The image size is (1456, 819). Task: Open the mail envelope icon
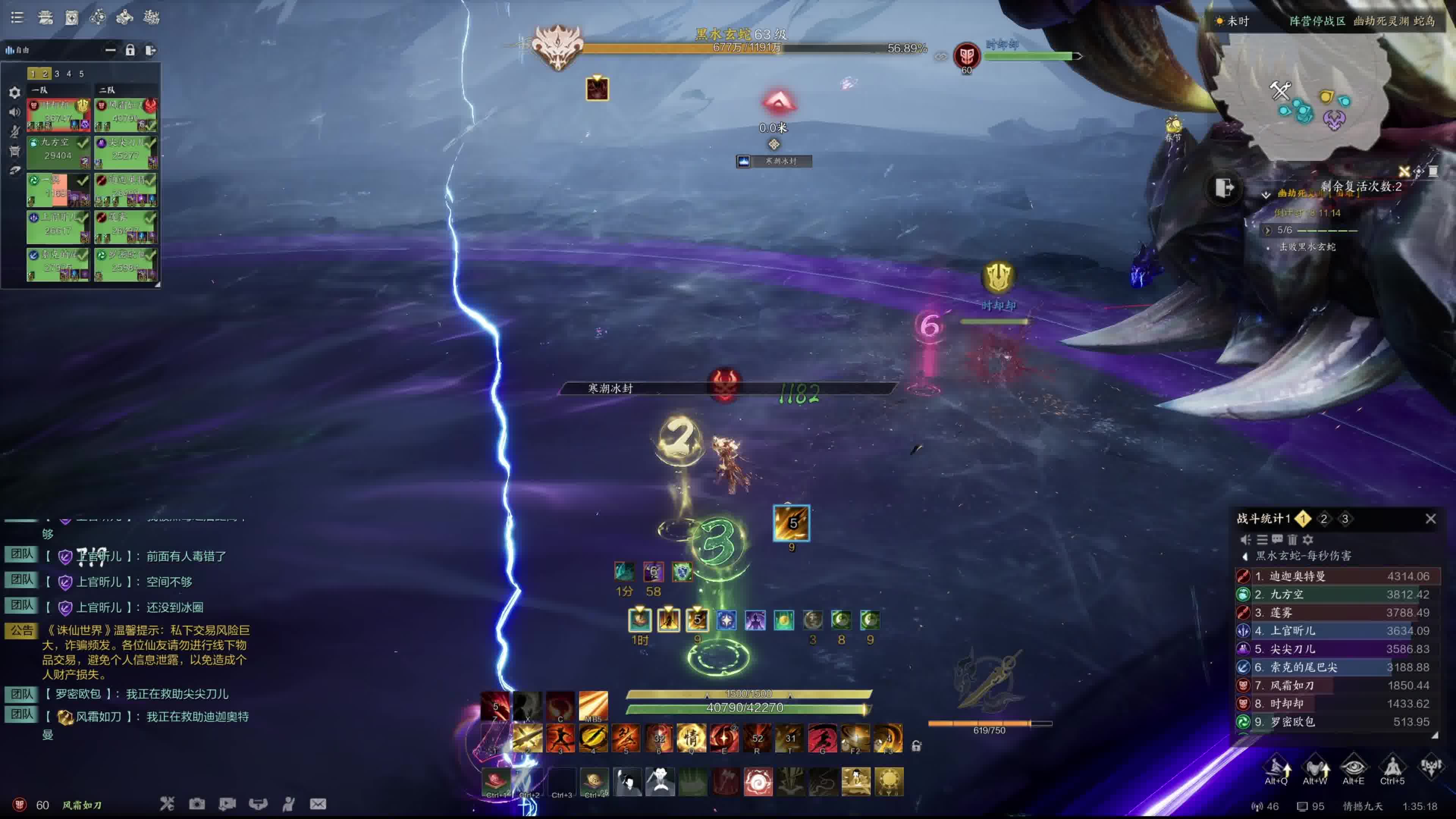click(x=318, y=804)
